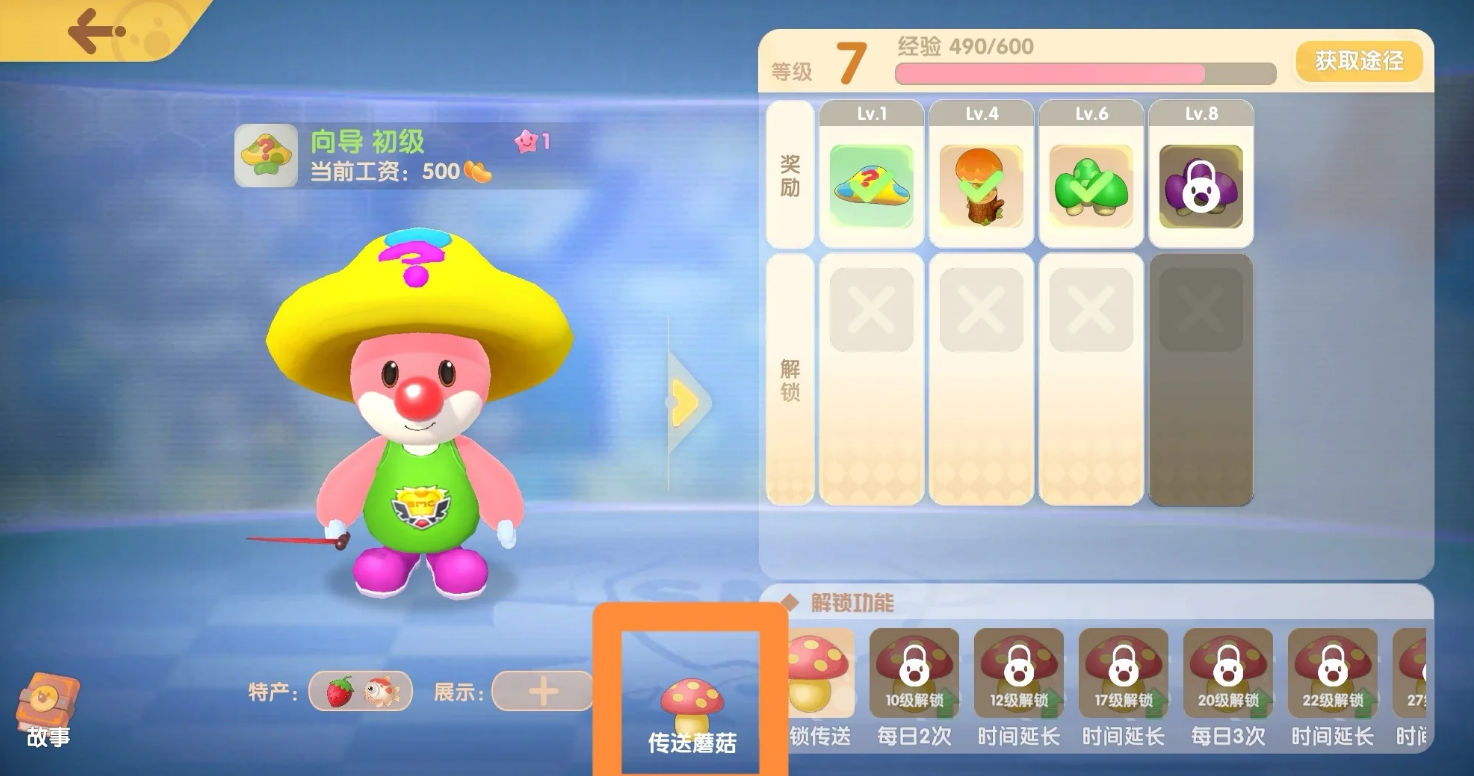Expand the character view with yellow arrow
1474x776 pixels.
pos(686,402)
